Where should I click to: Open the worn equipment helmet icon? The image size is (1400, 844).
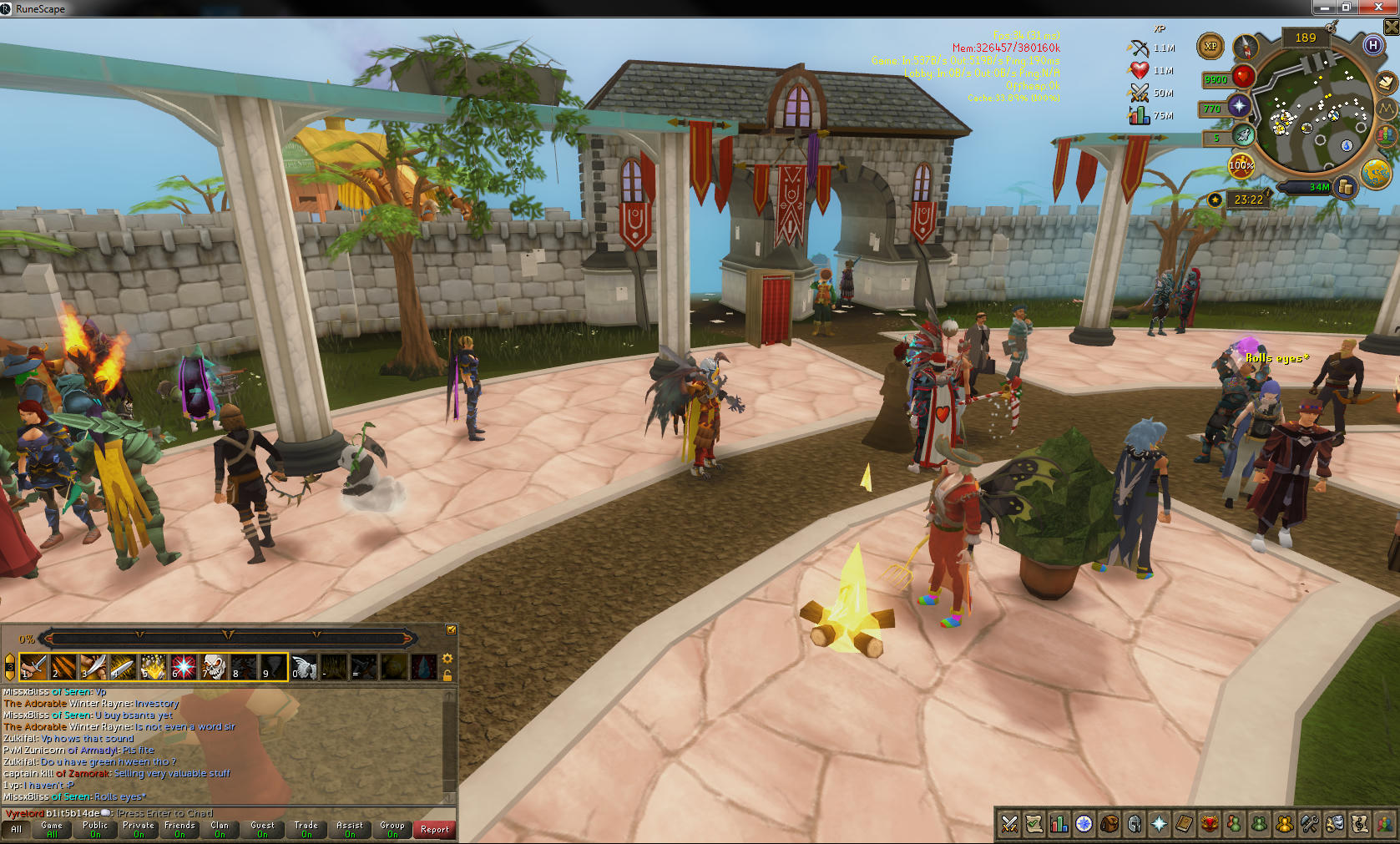point(1135,825)
